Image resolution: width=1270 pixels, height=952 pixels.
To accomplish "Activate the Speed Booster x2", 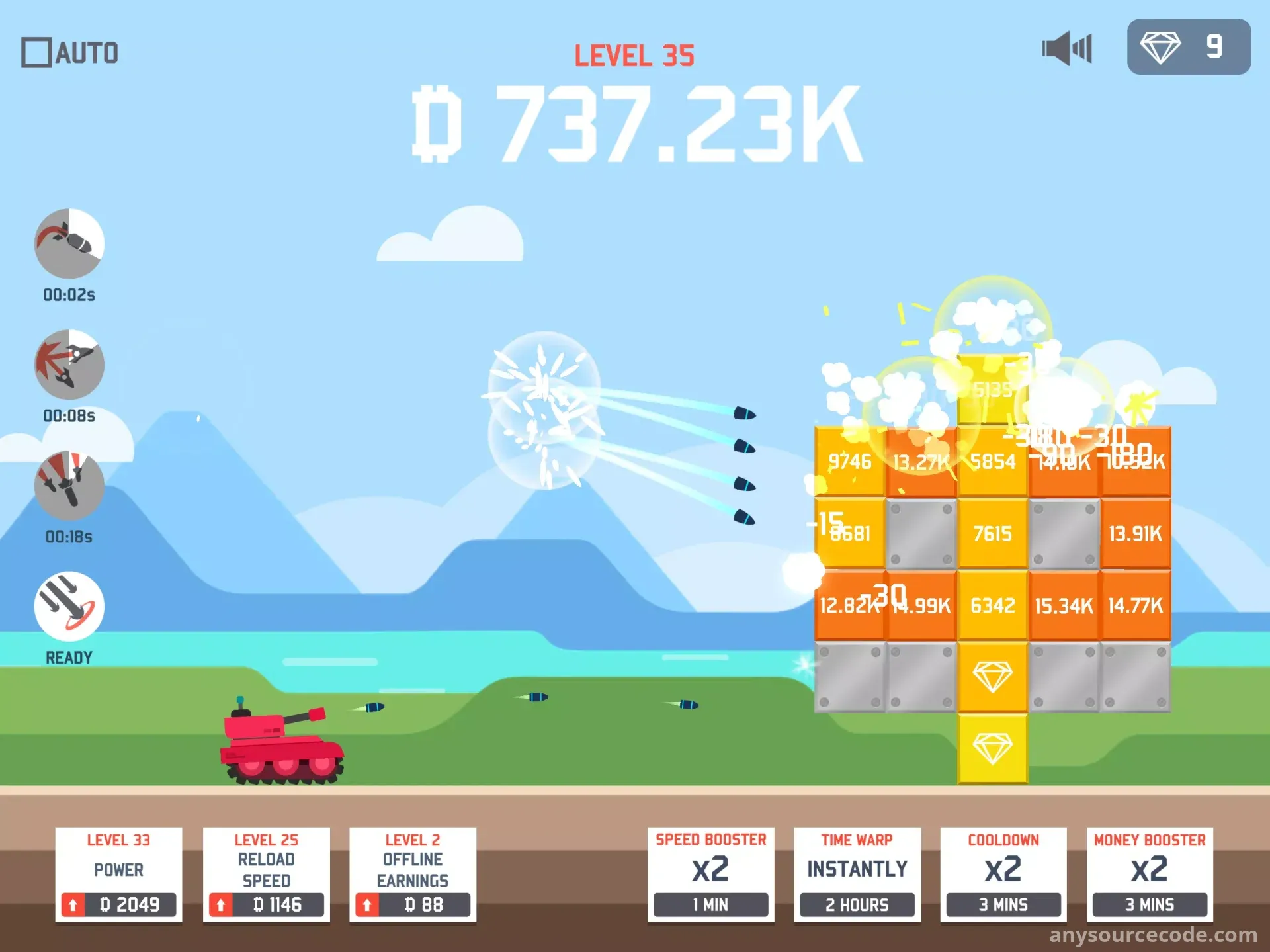I will coord(710,875).
